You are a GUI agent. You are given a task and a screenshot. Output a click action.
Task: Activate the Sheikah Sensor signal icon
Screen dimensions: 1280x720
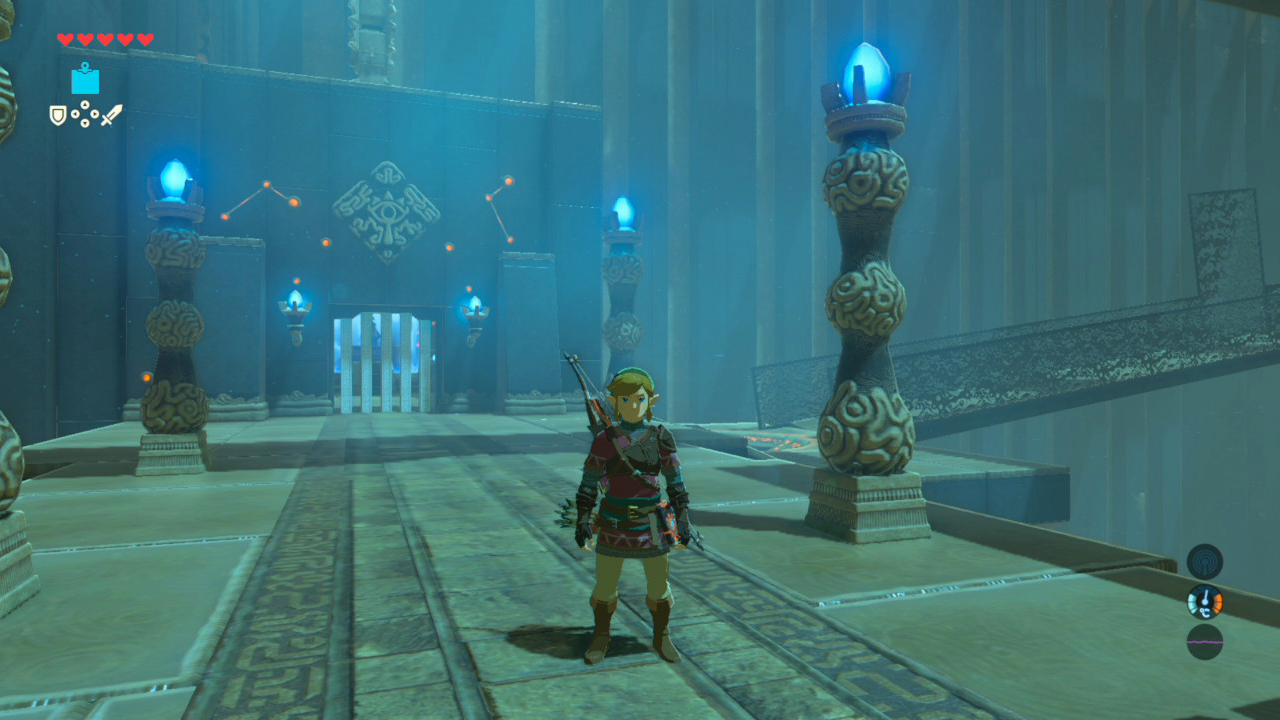pos(1204,562)
